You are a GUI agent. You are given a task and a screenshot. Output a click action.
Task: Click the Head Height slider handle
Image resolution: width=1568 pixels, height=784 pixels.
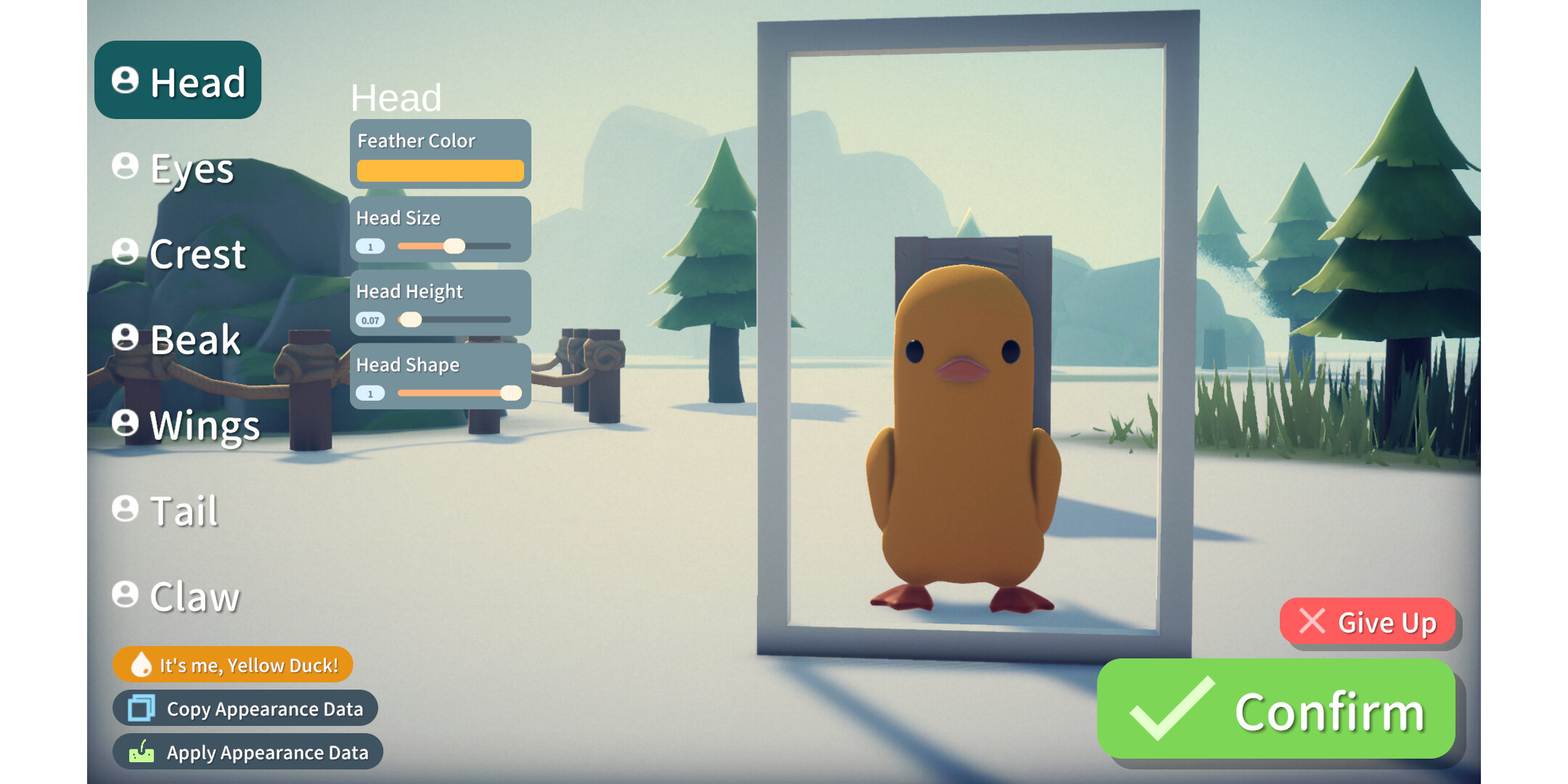411,319
